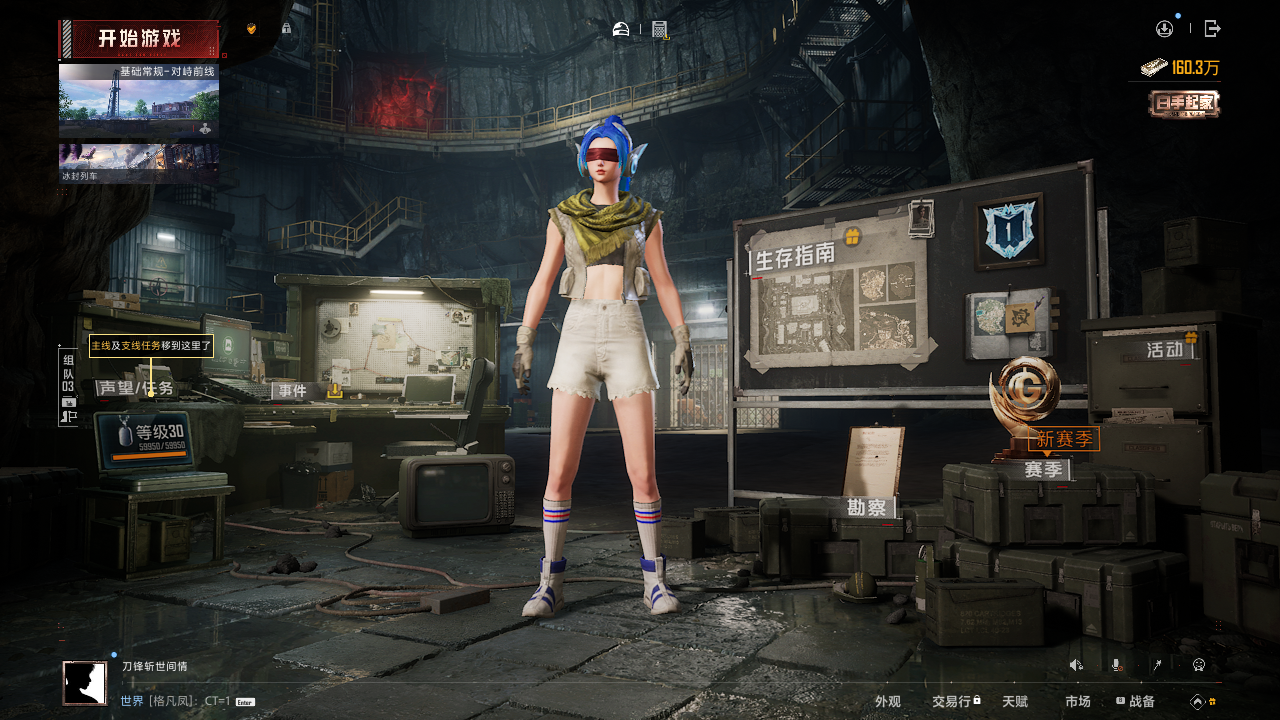Switch to the 天赋 talents tab
1280x720 pixels.
point(1015,702)
